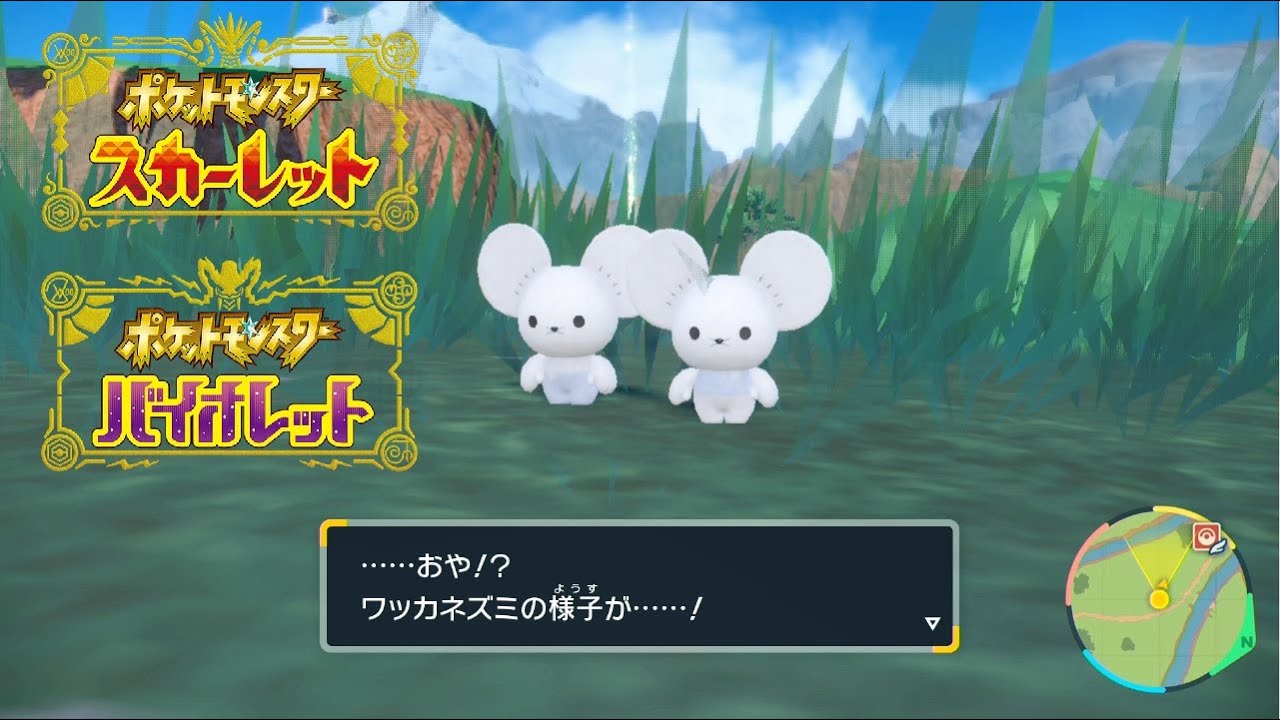1280x720 pixels.
Task: Click the N compass indicator on the minimap
Action: coord(1245,642)
